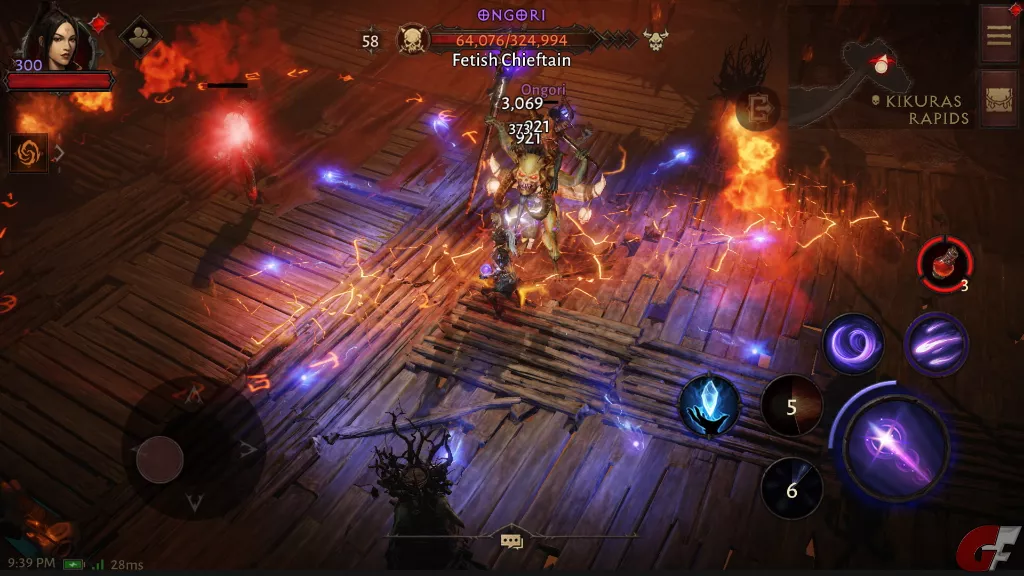Image resolution: width=1024 pixels, height=576 pixels.
Task: Open the chat bubble panel
Action: click(512, 541)
